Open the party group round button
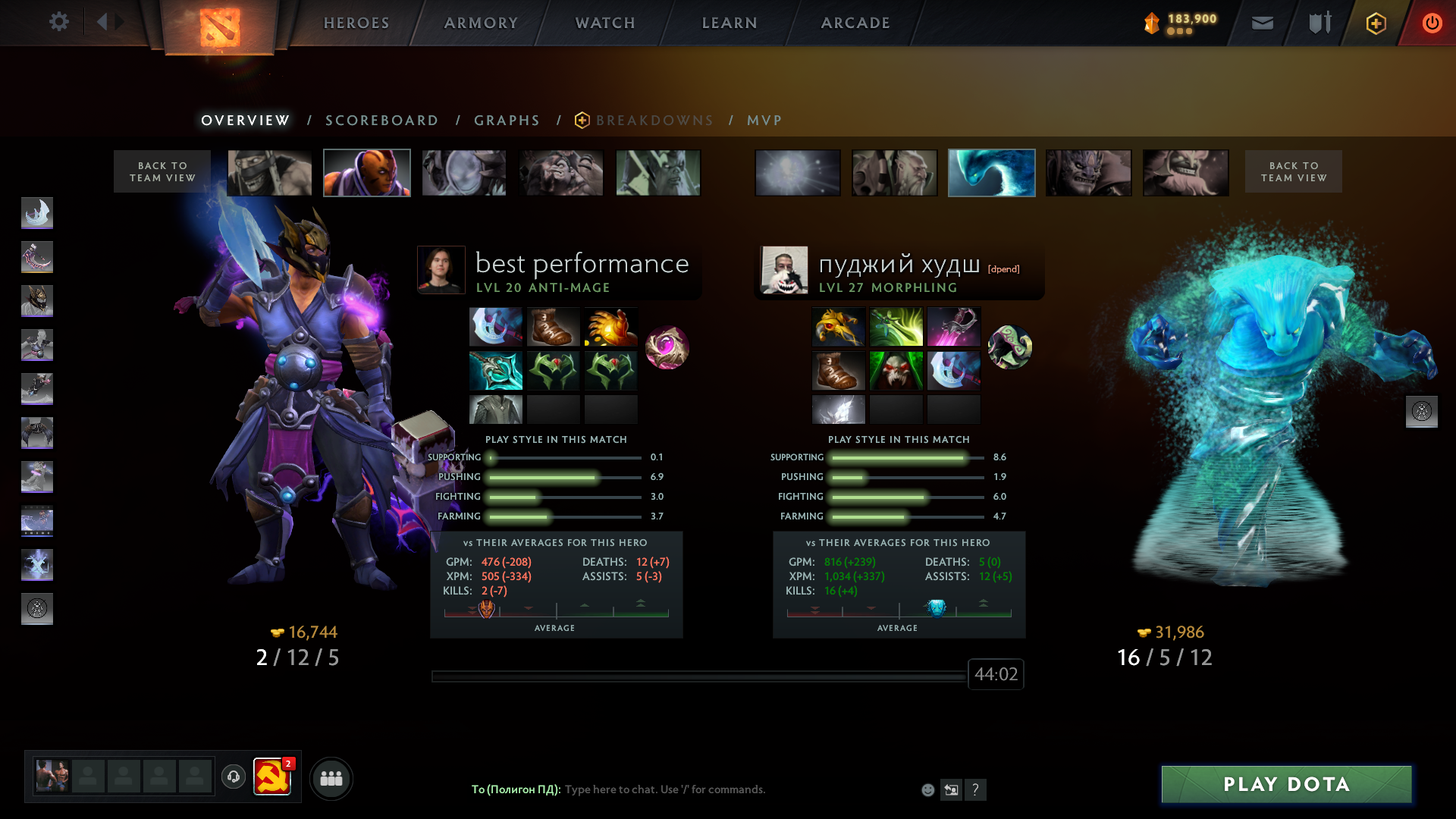Viewport: 1456px width, 819px height. [x=331, y=778]
